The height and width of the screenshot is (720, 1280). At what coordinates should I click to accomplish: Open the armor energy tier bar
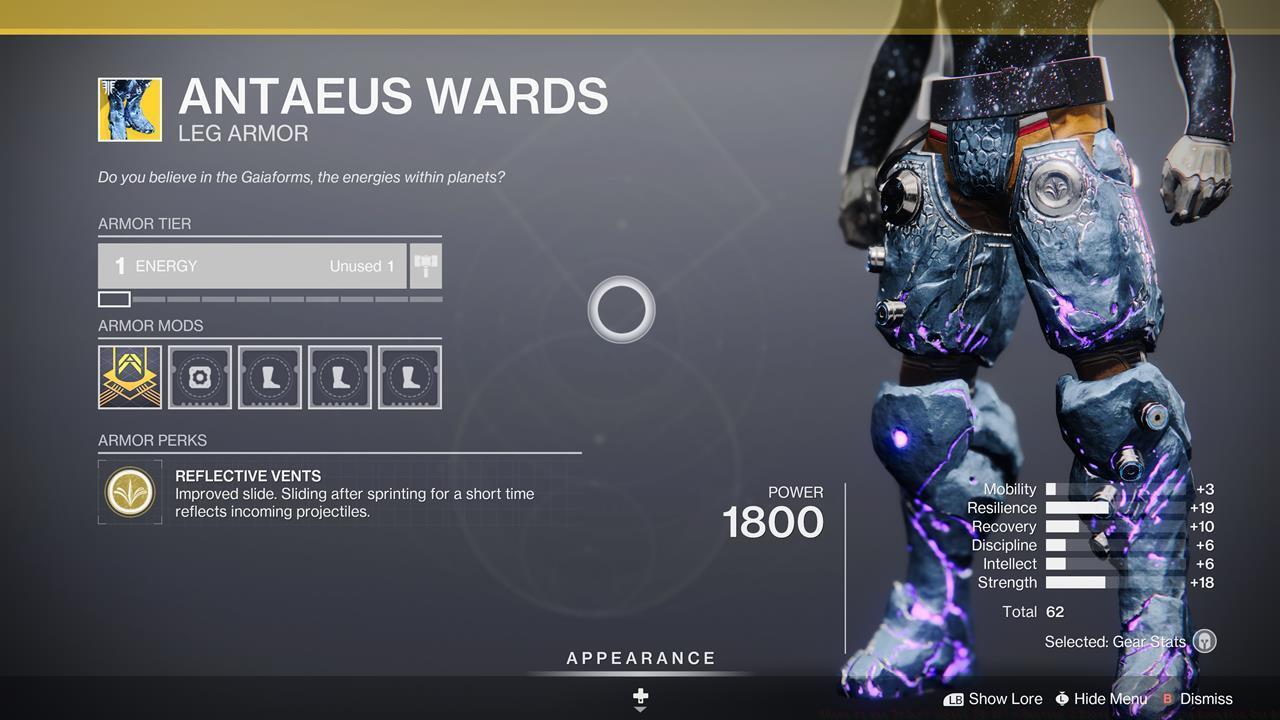252,266
